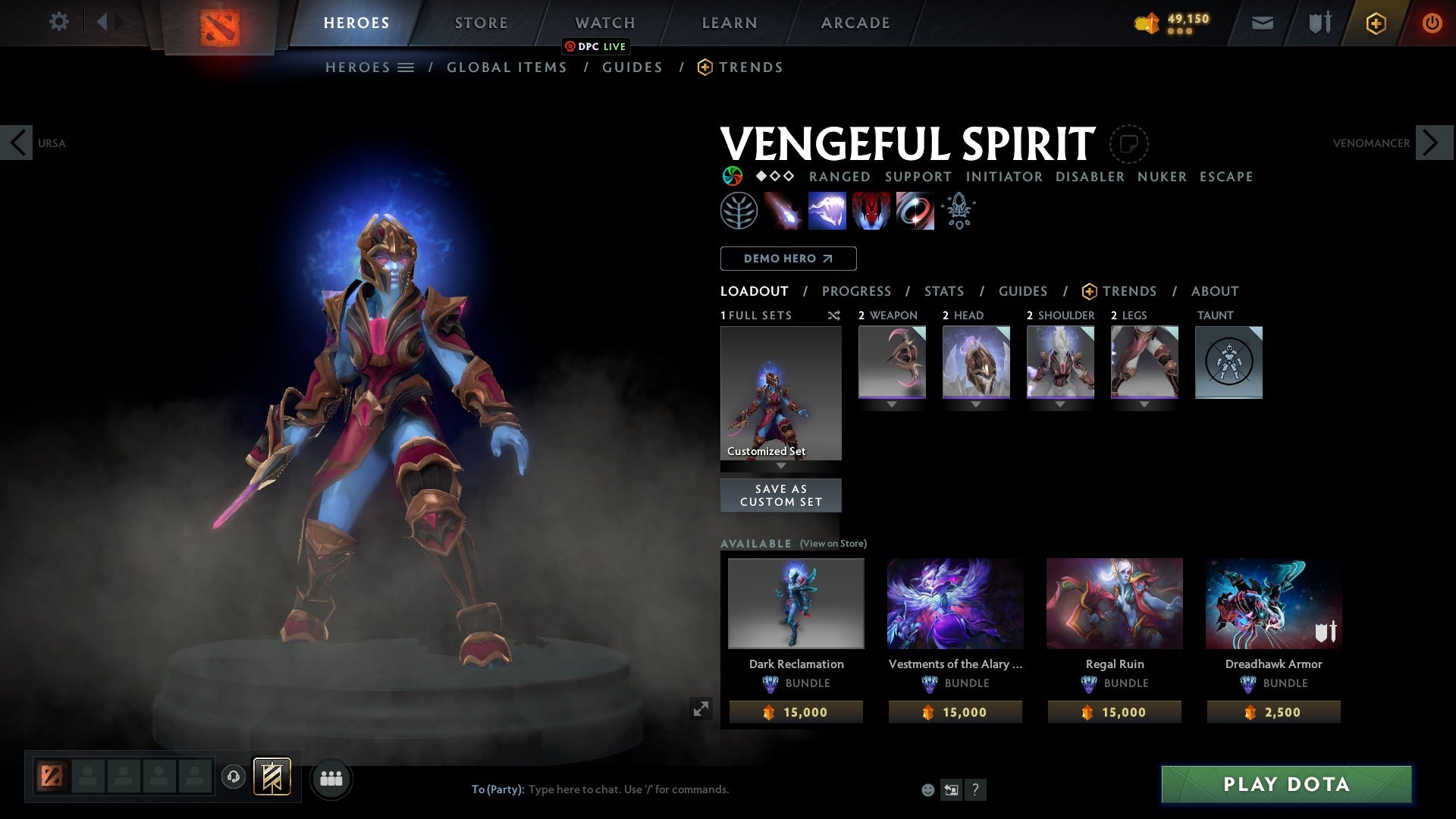Select the Dreadhawk Armor bundle thumbnail

coord(1272,603)
